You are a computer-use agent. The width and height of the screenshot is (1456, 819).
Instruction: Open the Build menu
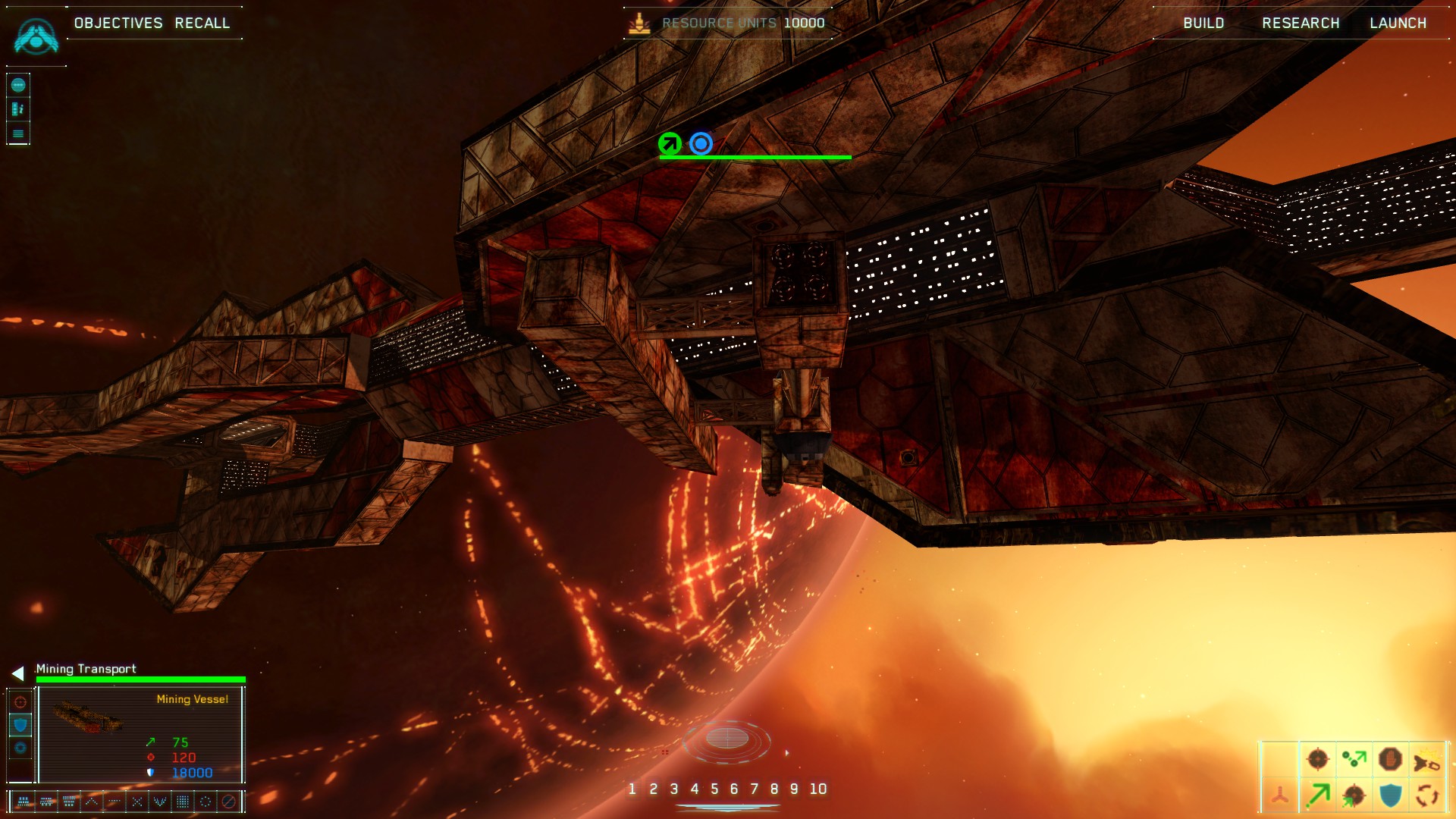tap(1203, 23)
